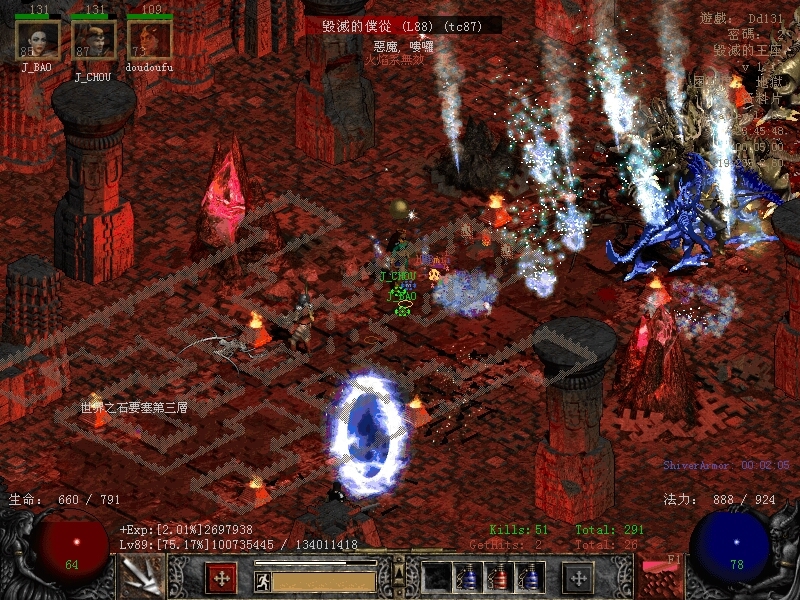Select the J_CHOU party portrait
Screen dimensions: 800x600
[x=94, y=41]
